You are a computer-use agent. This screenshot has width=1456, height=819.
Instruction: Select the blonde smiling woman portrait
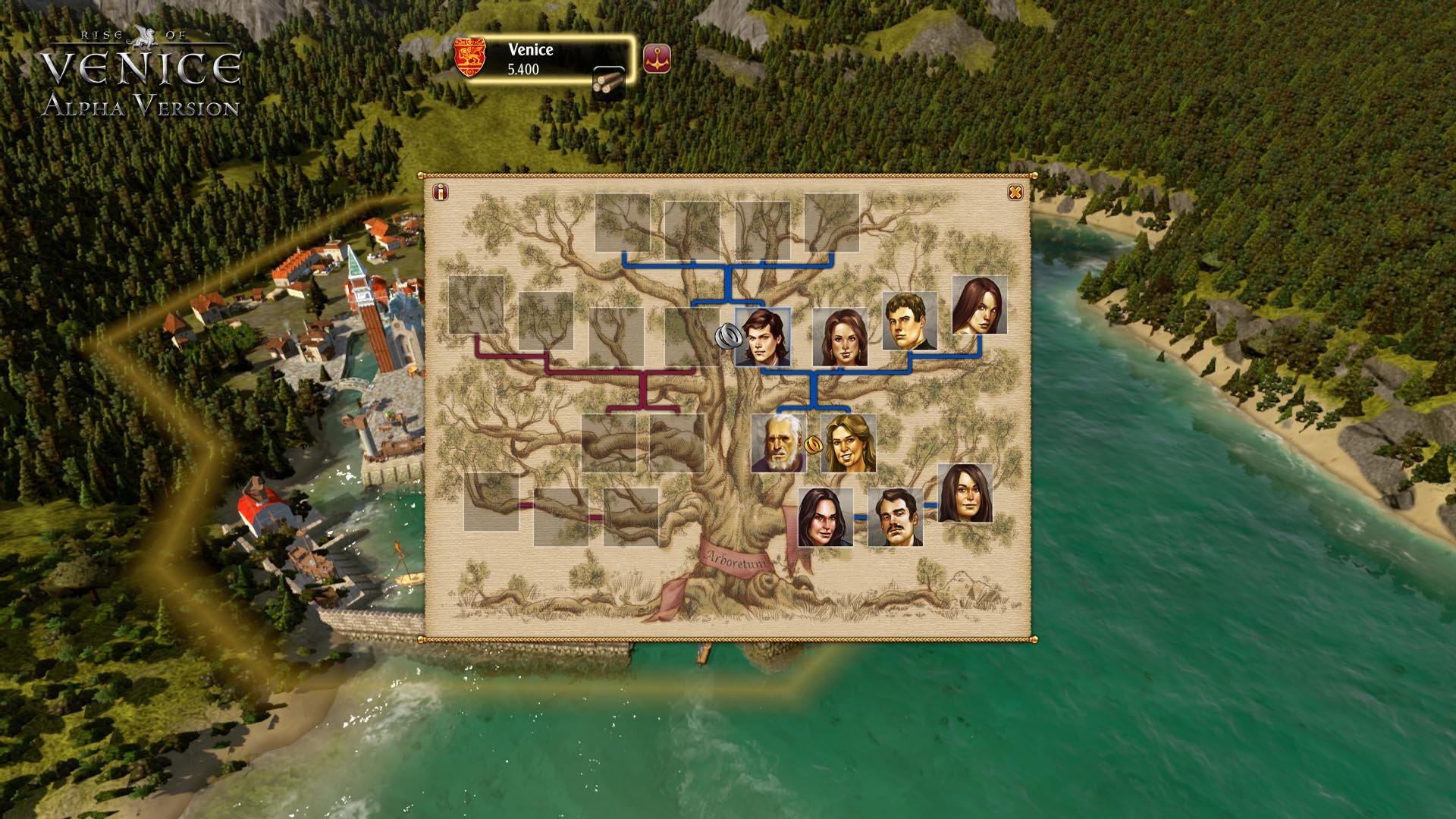pos(849,443)
